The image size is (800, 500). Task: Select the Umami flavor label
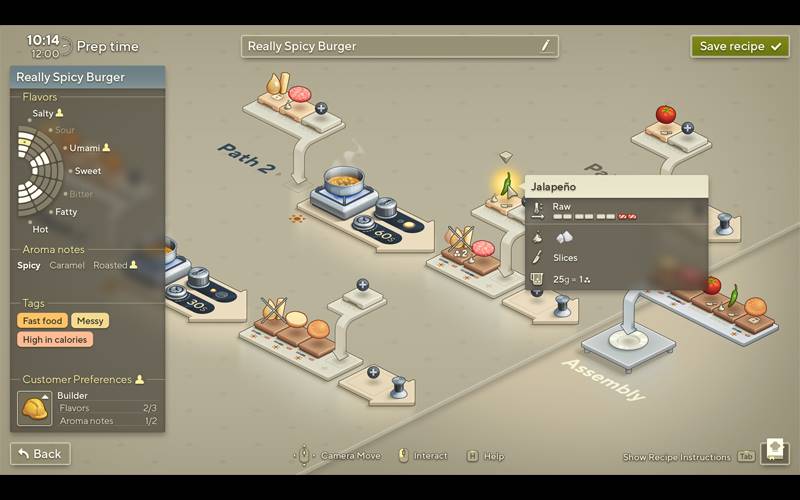[x=85, y=148]
